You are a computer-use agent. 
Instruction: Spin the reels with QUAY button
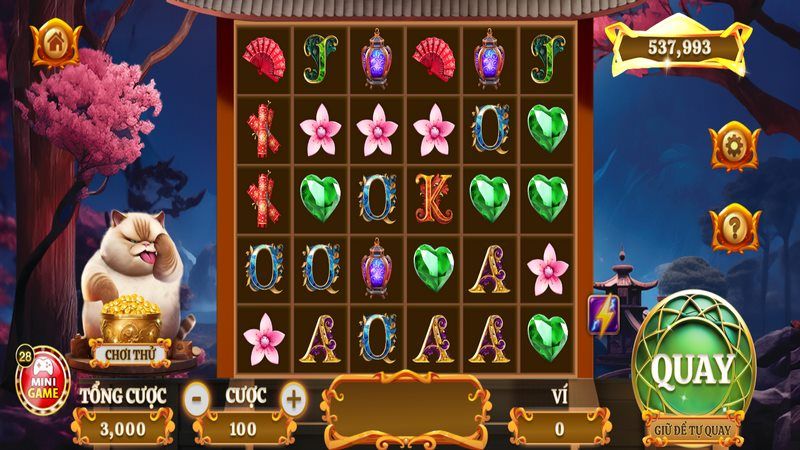point(692,369)
